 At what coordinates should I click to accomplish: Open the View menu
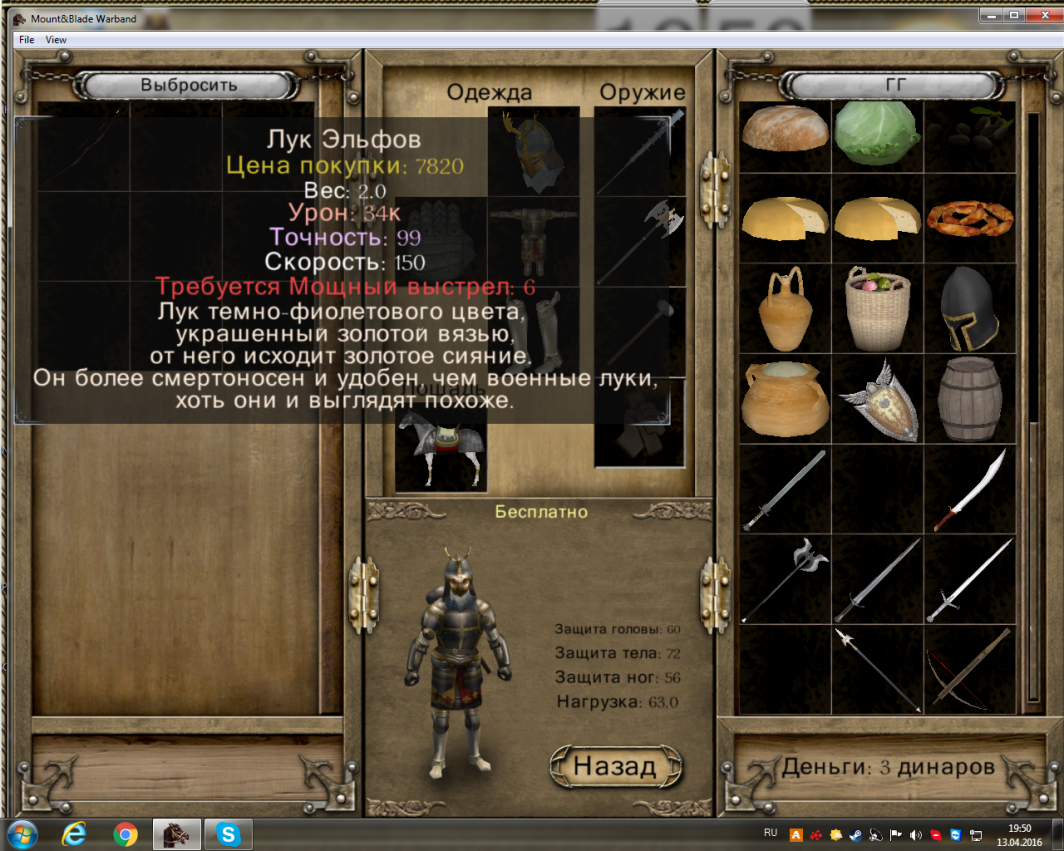56,40
